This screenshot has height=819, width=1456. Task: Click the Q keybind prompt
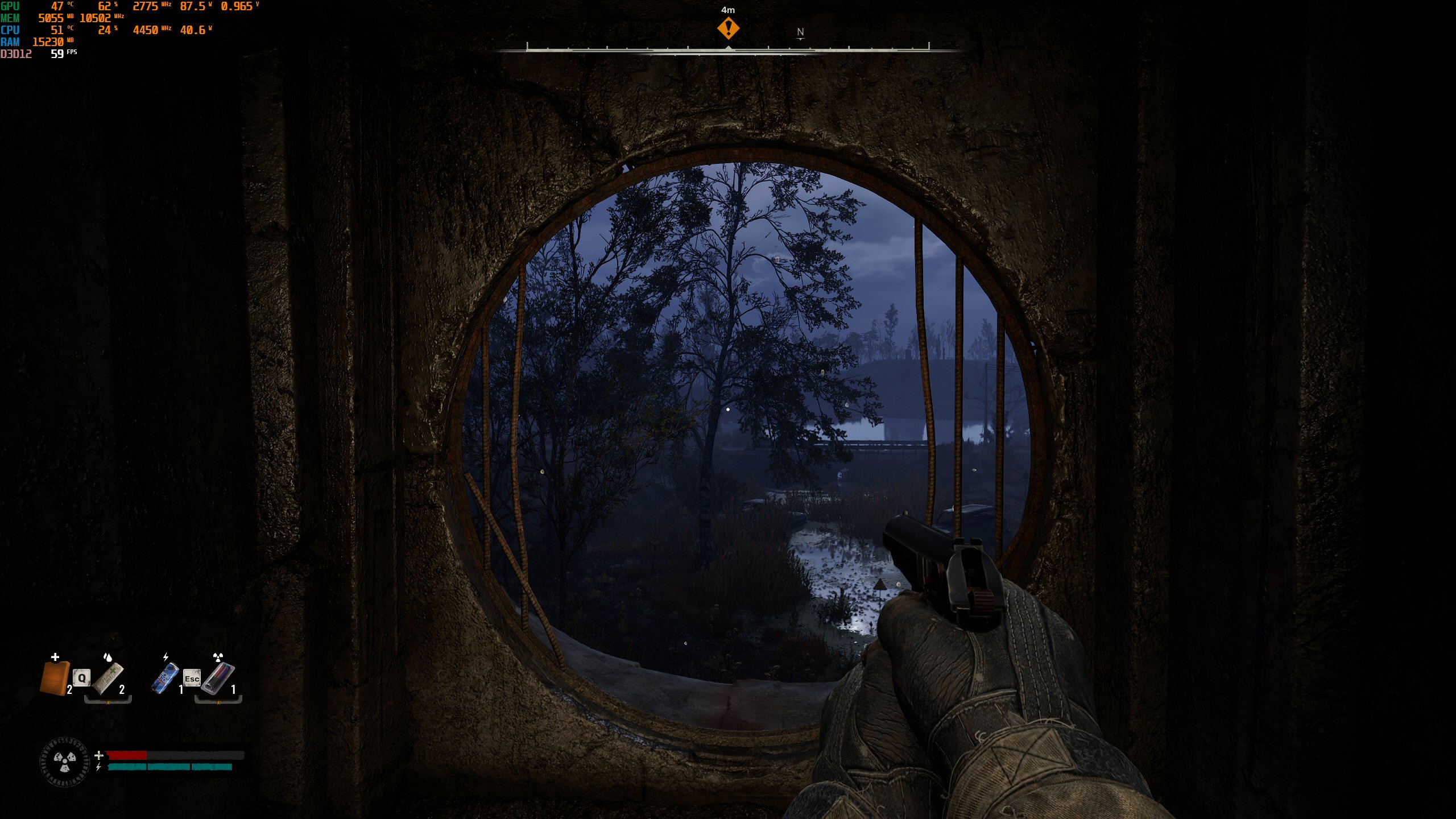coord(81,679)
